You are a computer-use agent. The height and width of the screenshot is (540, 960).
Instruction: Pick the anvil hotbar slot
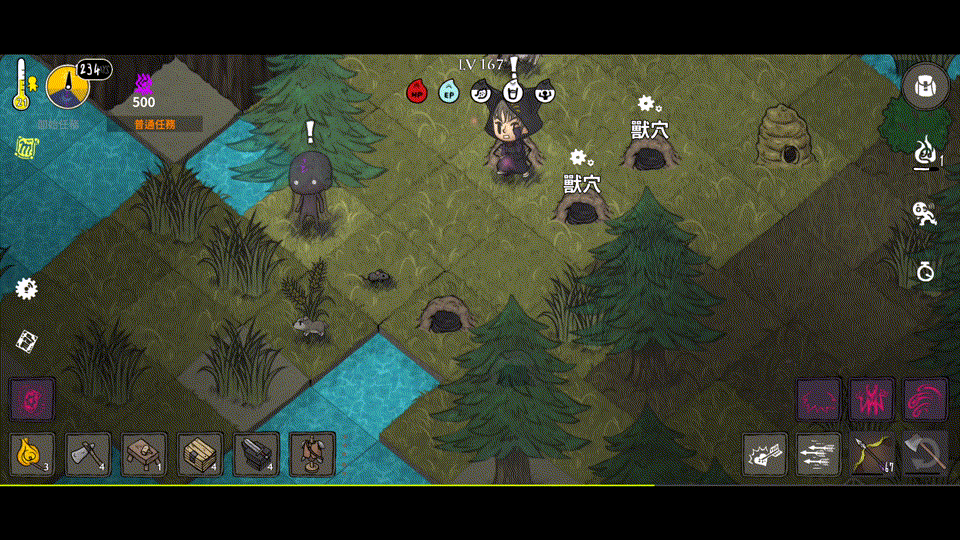(256, 454)
